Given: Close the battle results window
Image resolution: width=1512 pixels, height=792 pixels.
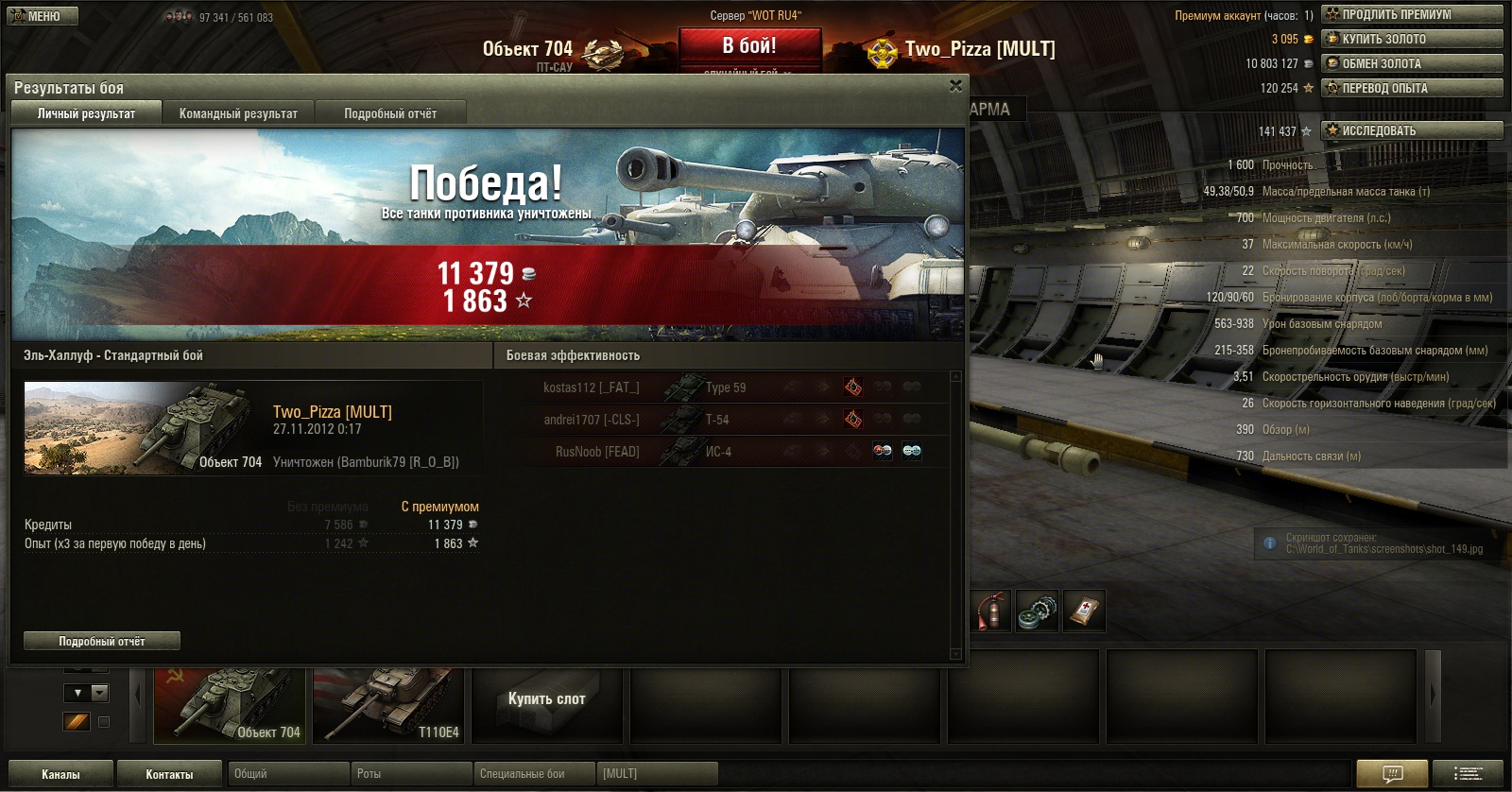Looking at the screenshot, I should pyautogui.click(x=955, y=86).
